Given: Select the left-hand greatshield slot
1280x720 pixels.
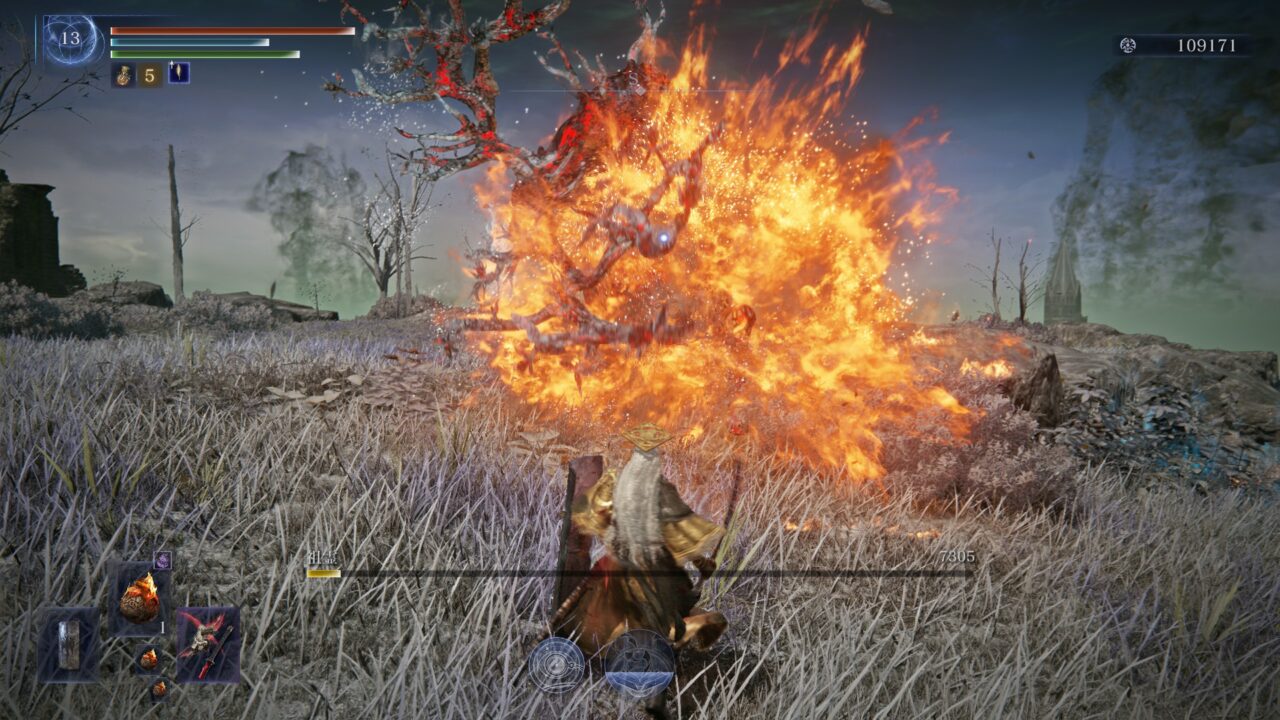Looking at the screenshot, I should (x=68, y=644).
